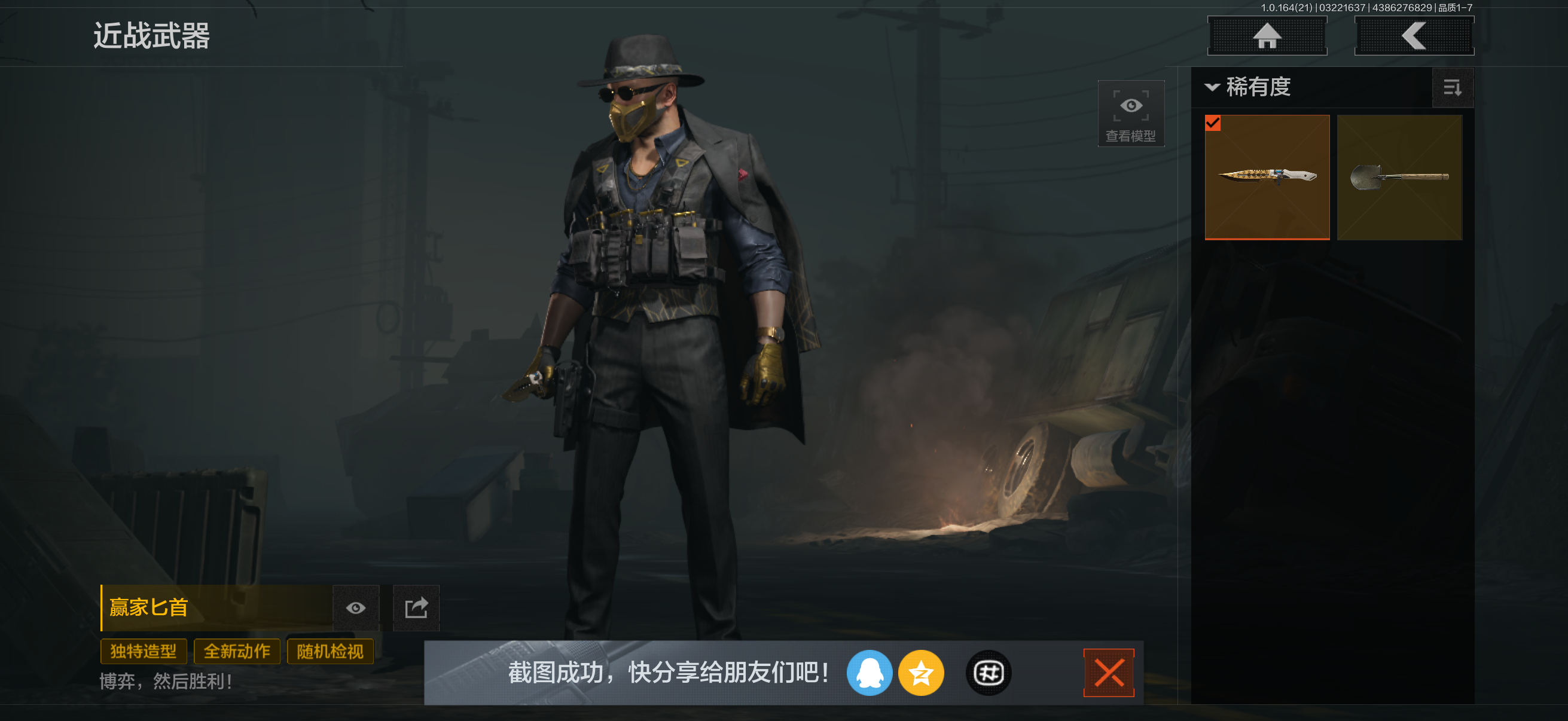The image size is (1568, 721).
Task: Collapse the 稀有度 rarity section
Action: [x=1213, y=88]
